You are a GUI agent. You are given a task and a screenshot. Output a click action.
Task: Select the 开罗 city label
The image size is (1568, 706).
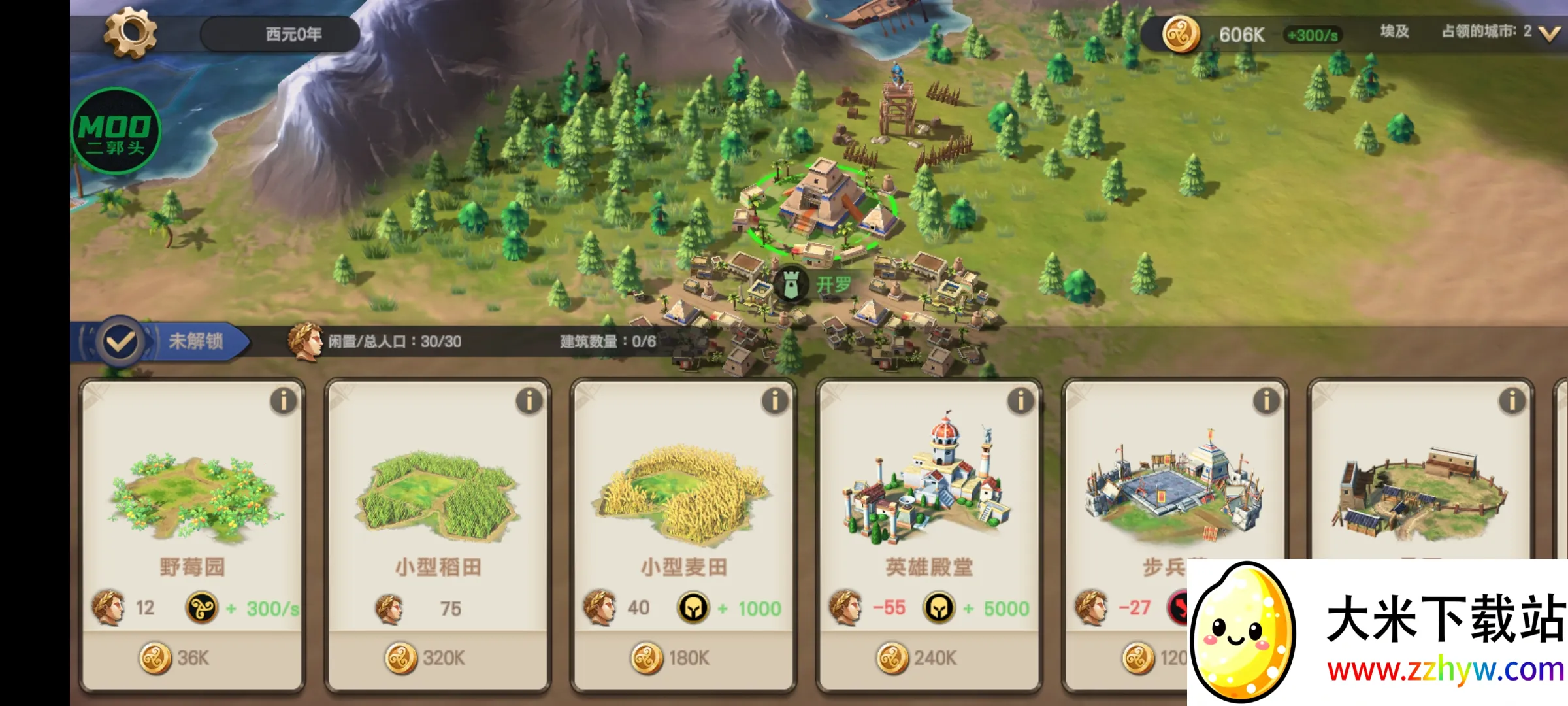click(833, 284)
